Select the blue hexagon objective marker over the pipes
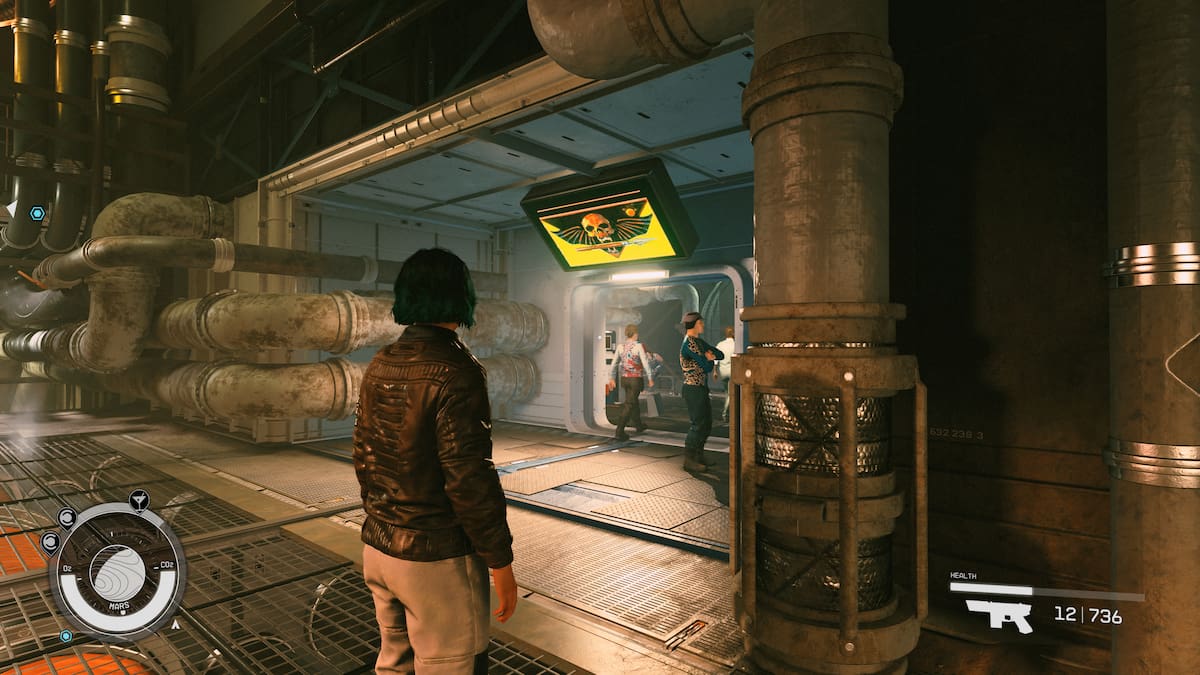 click(x=37, y=213)
